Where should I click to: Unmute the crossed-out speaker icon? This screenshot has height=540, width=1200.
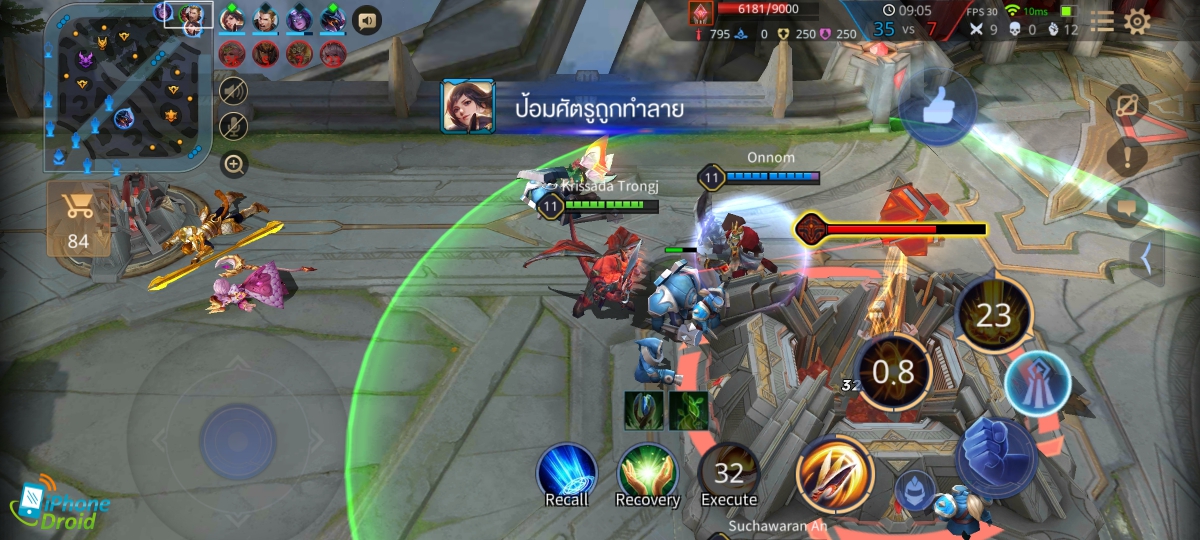click(x=234, y=90)
